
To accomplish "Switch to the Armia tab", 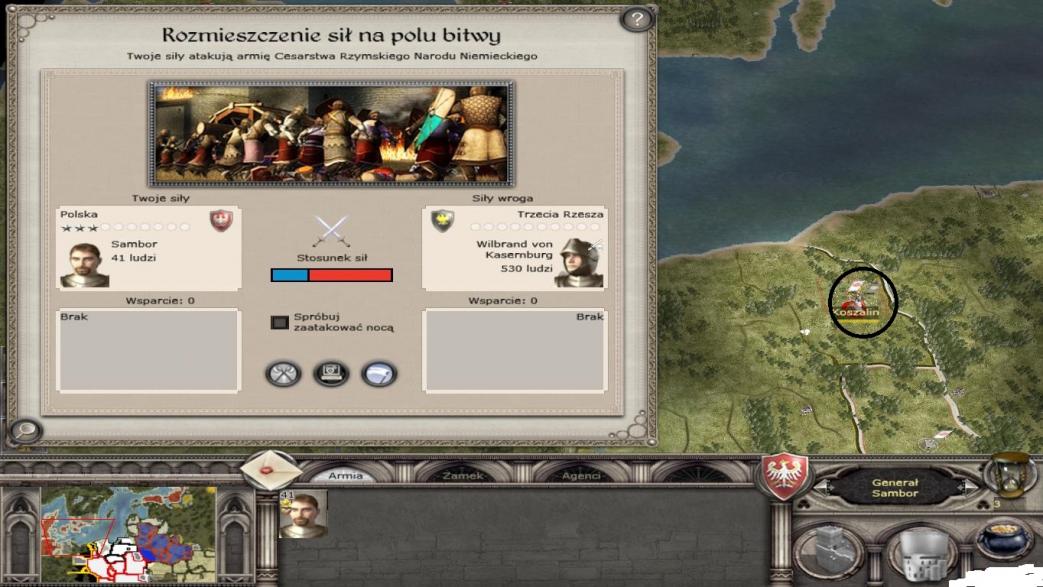I will 345,476.
